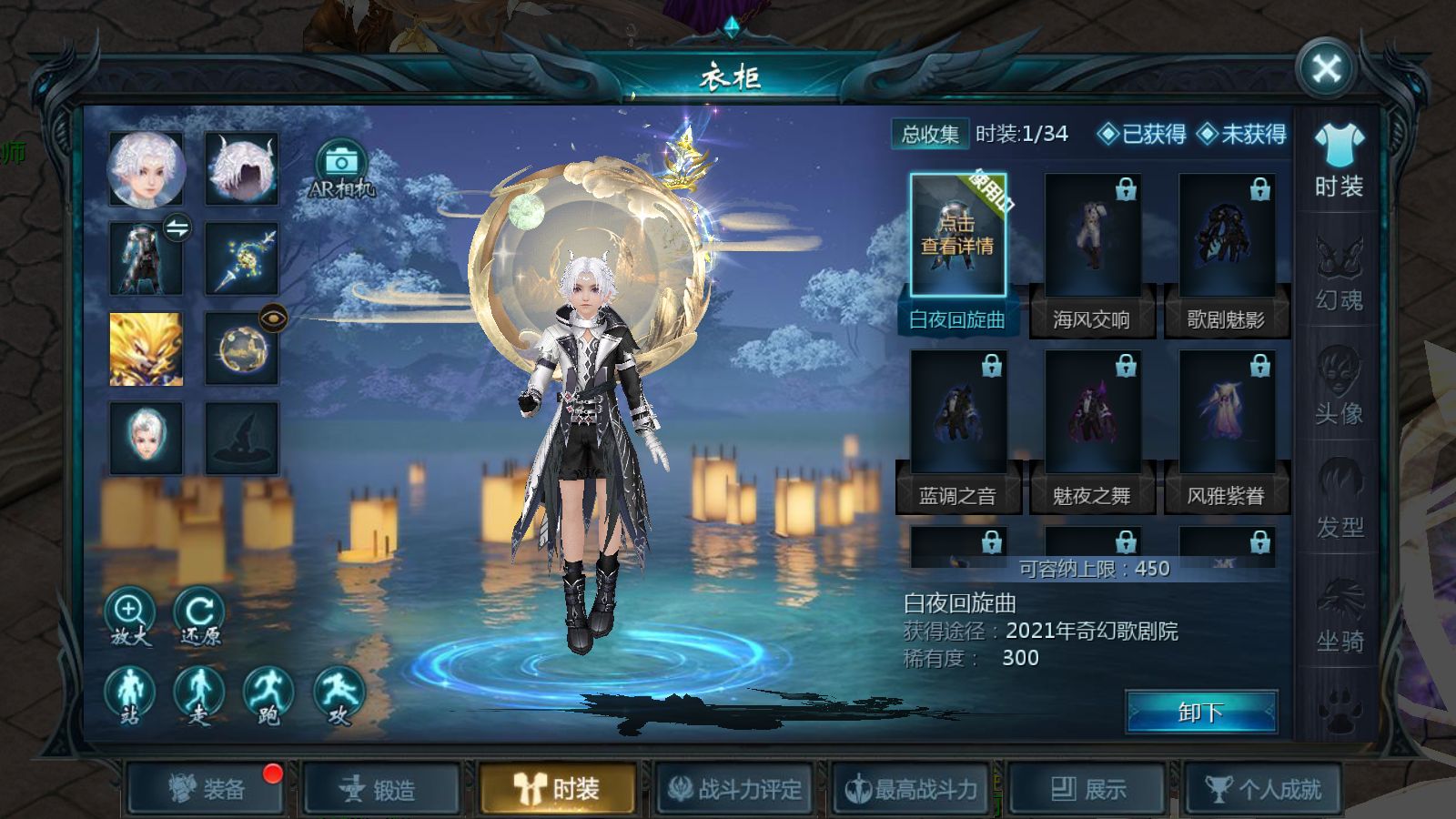The image size is (1456, 819).
Task: Close the wardrobe window
Action: [x=1326, y=68]
